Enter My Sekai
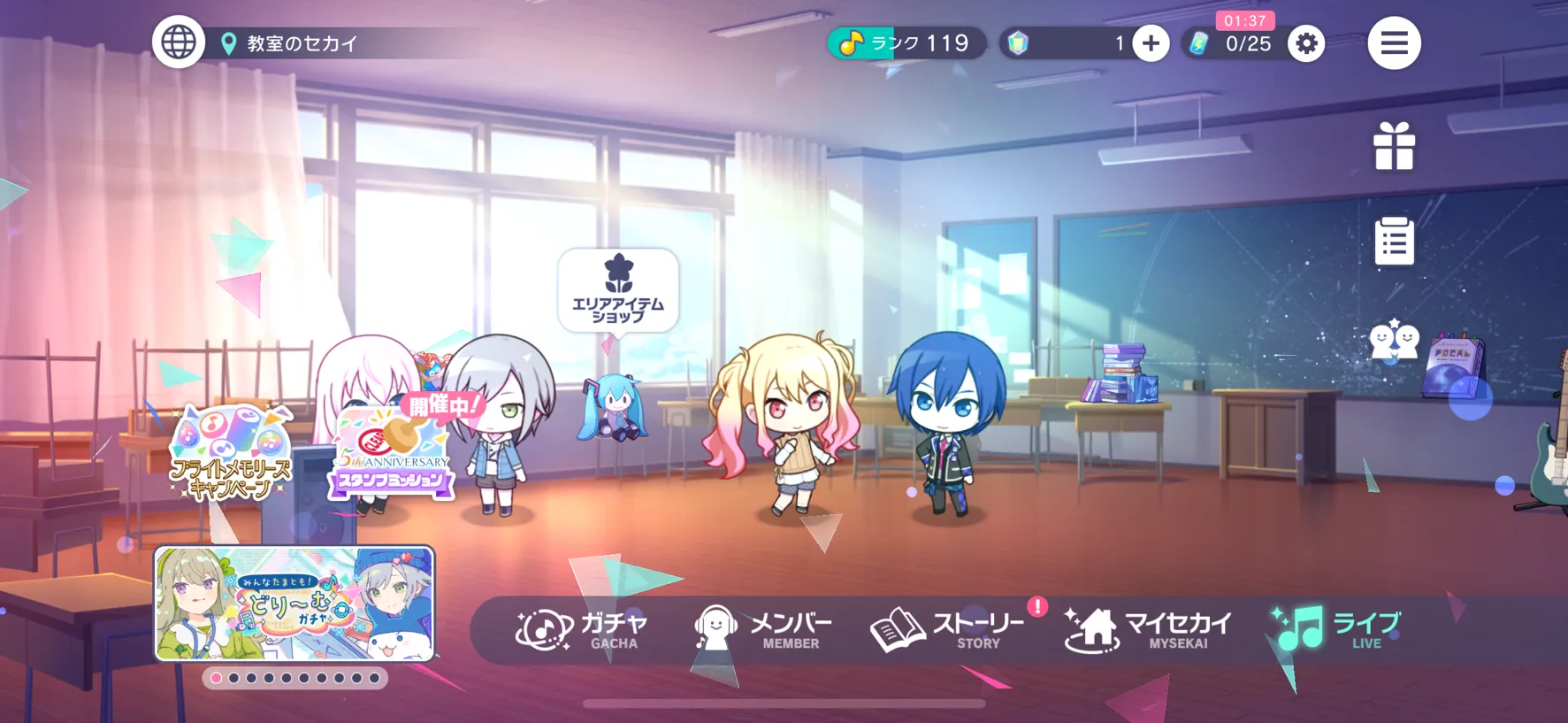 (x=1148, y=629)
